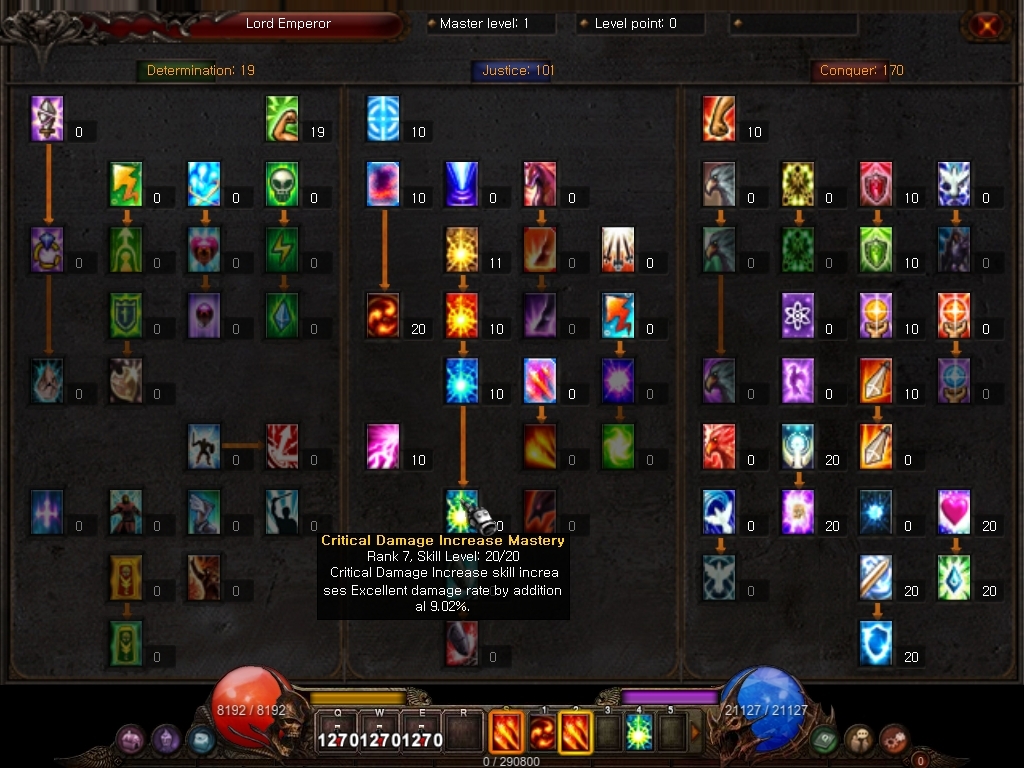This screenshot has height=768, width=1024.
Task: Select the flexed arm skill with 19 points
Action: pos(283,119)
